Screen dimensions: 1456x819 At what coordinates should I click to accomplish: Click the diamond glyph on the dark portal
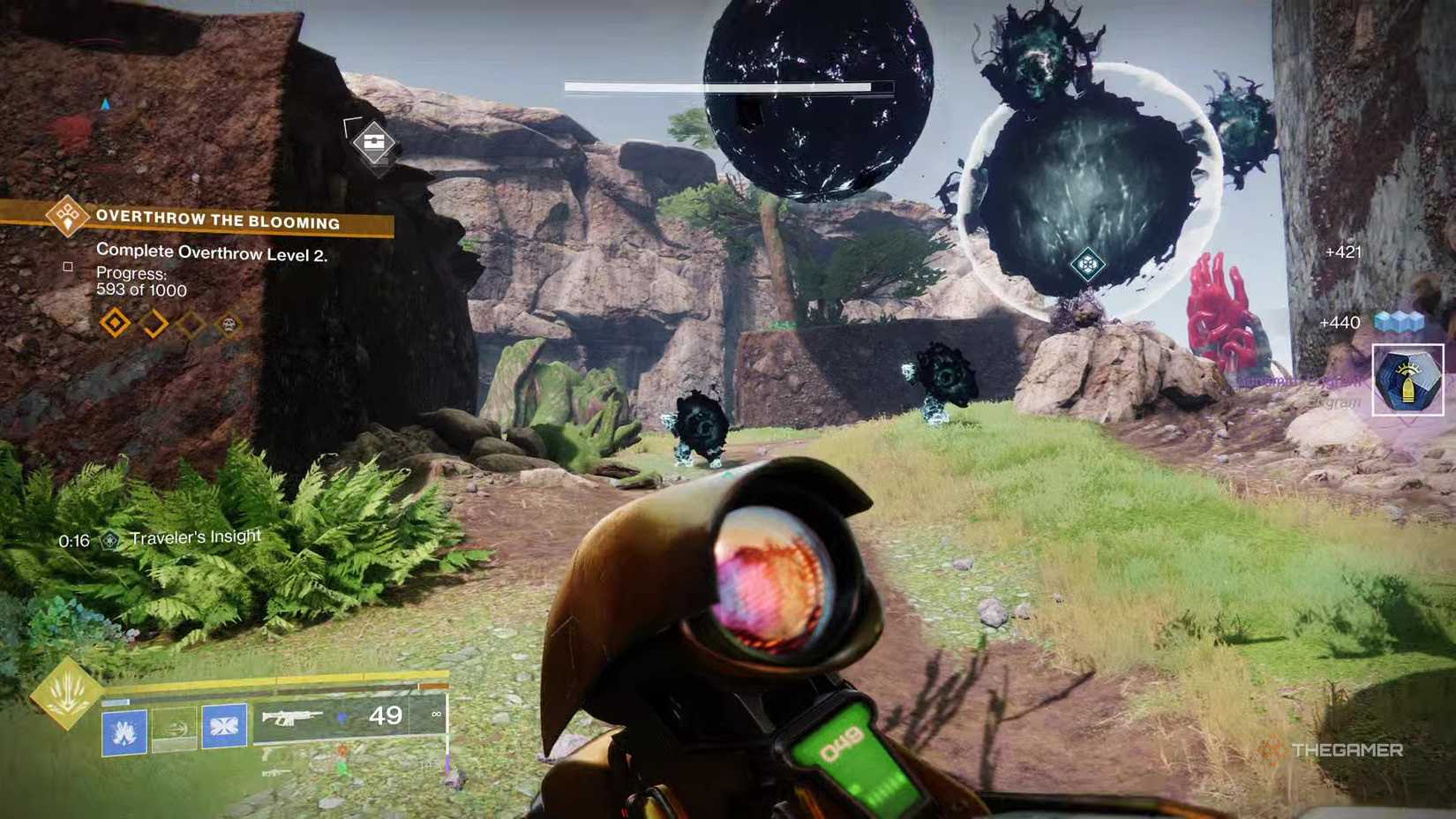pos(1089,263)
